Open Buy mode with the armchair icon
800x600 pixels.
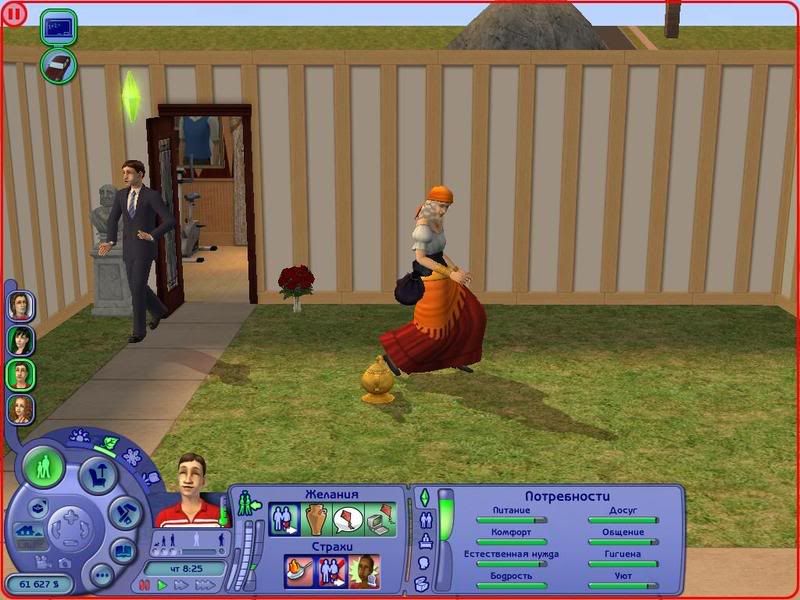tap(99, 474)
